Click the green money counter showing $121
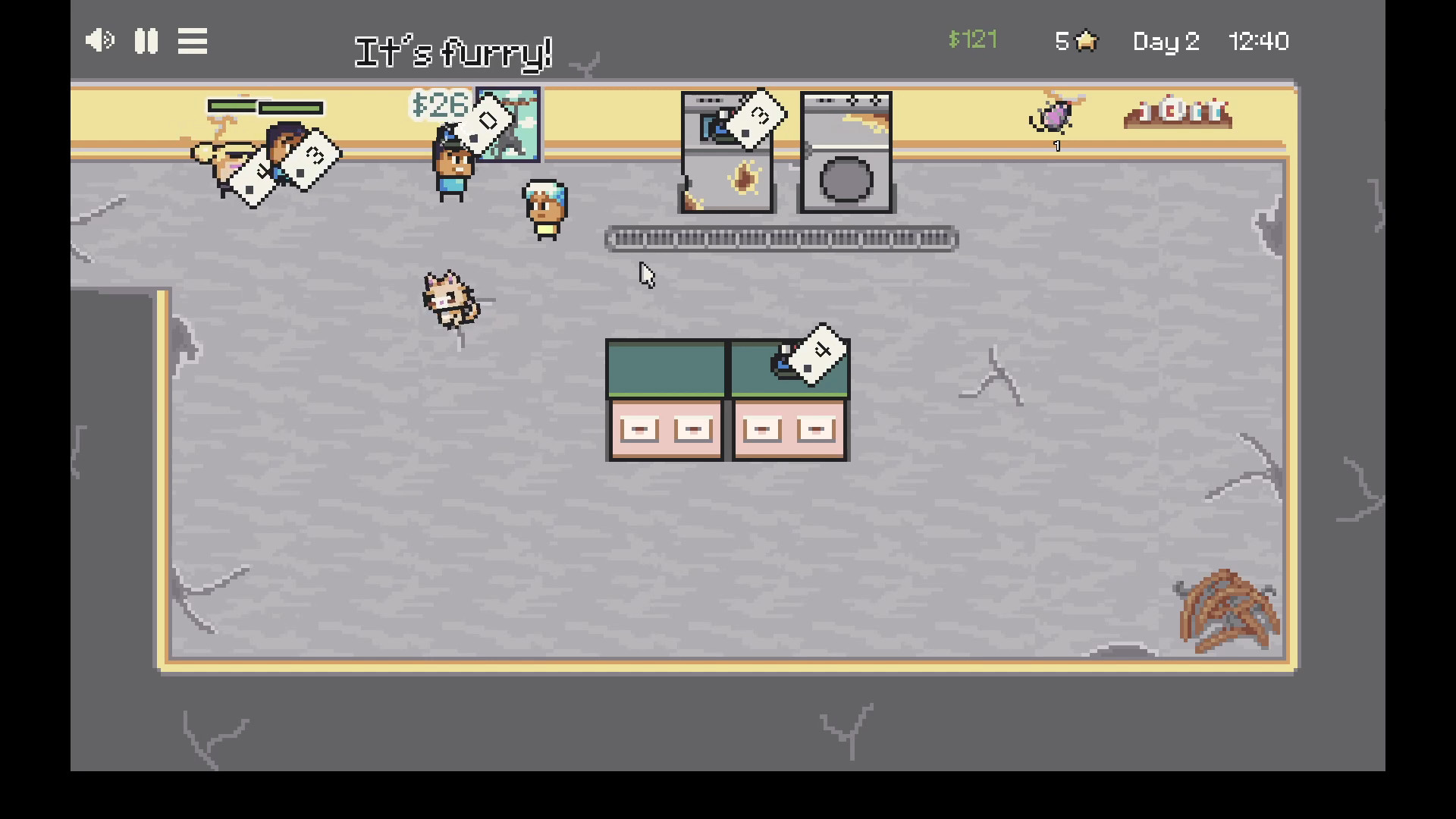Screen dimensions: 1456x819 click(x=973, y=41)
